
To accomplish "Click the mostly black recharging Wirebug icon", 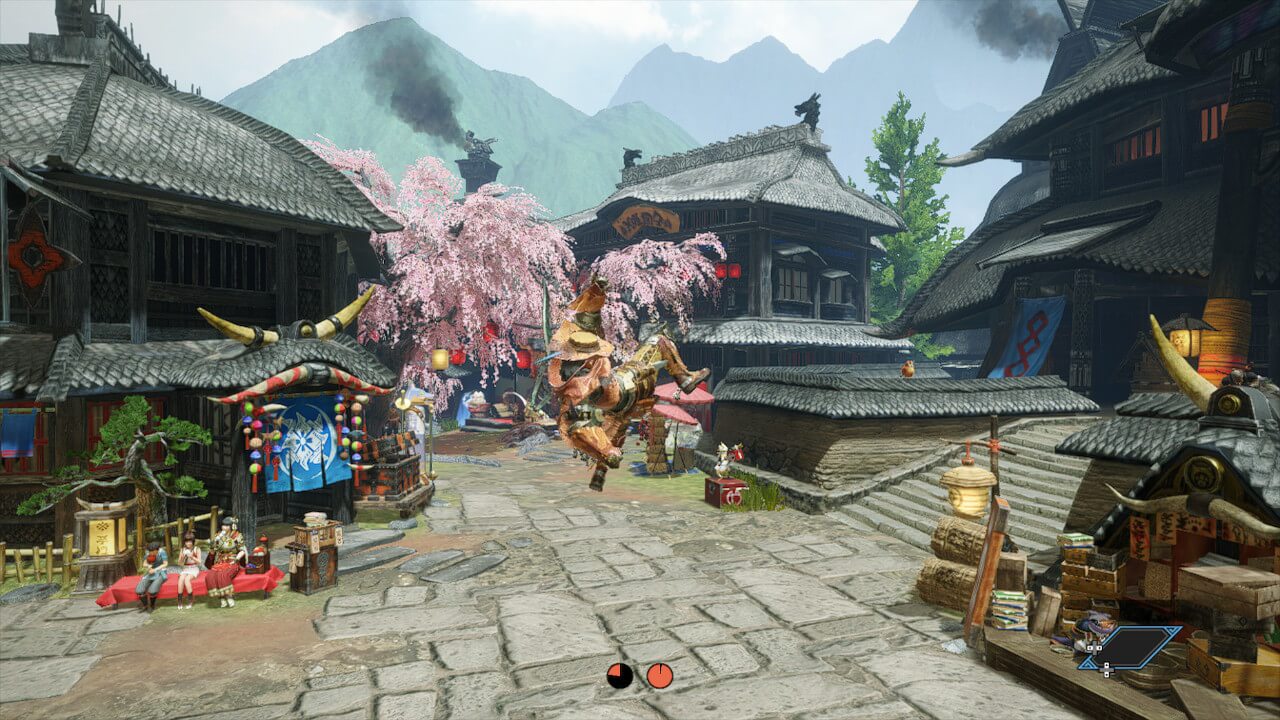I will click(620, 675).
